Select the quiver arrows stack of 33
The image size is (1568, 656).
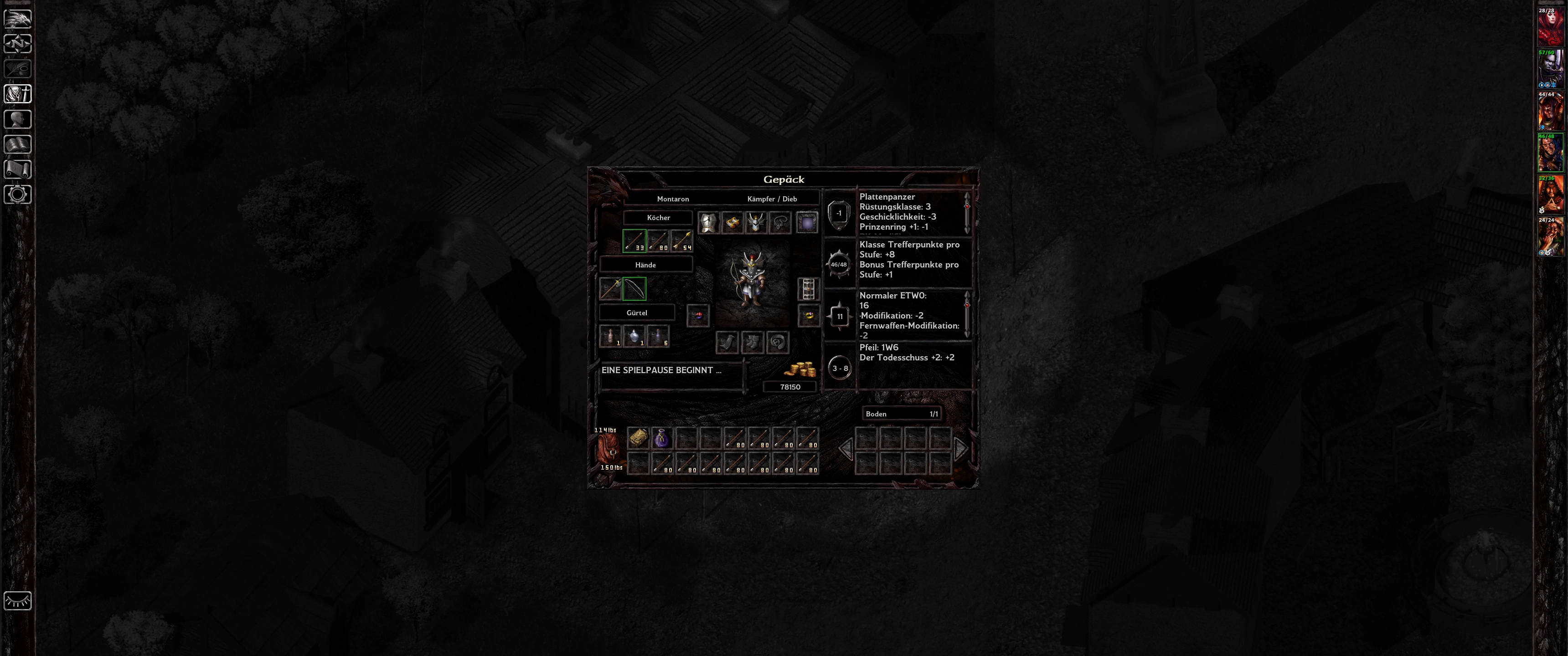pos(634,241)
